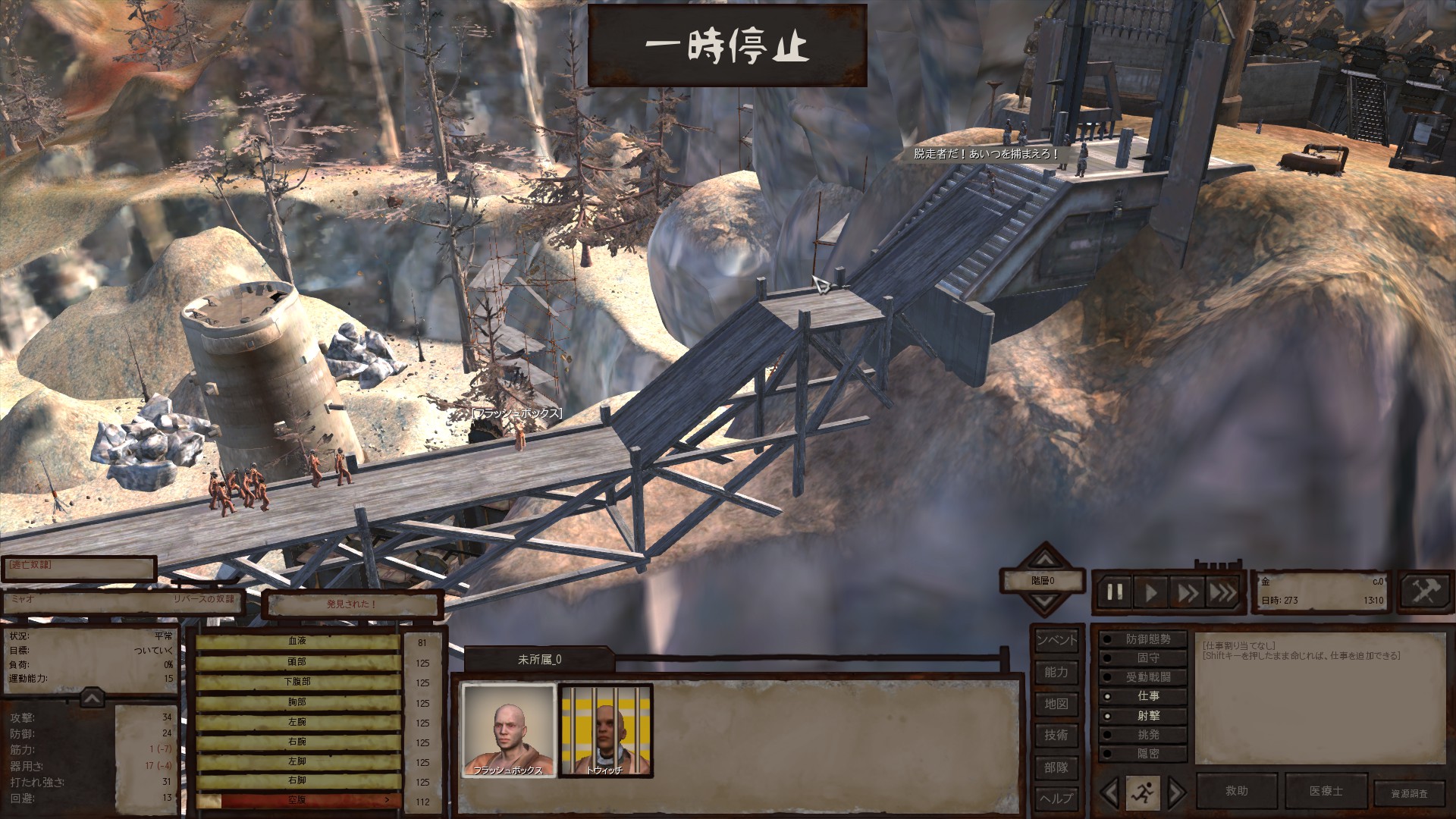
Task: Open the 能力 (stats) window
Action: [1056, 672]
